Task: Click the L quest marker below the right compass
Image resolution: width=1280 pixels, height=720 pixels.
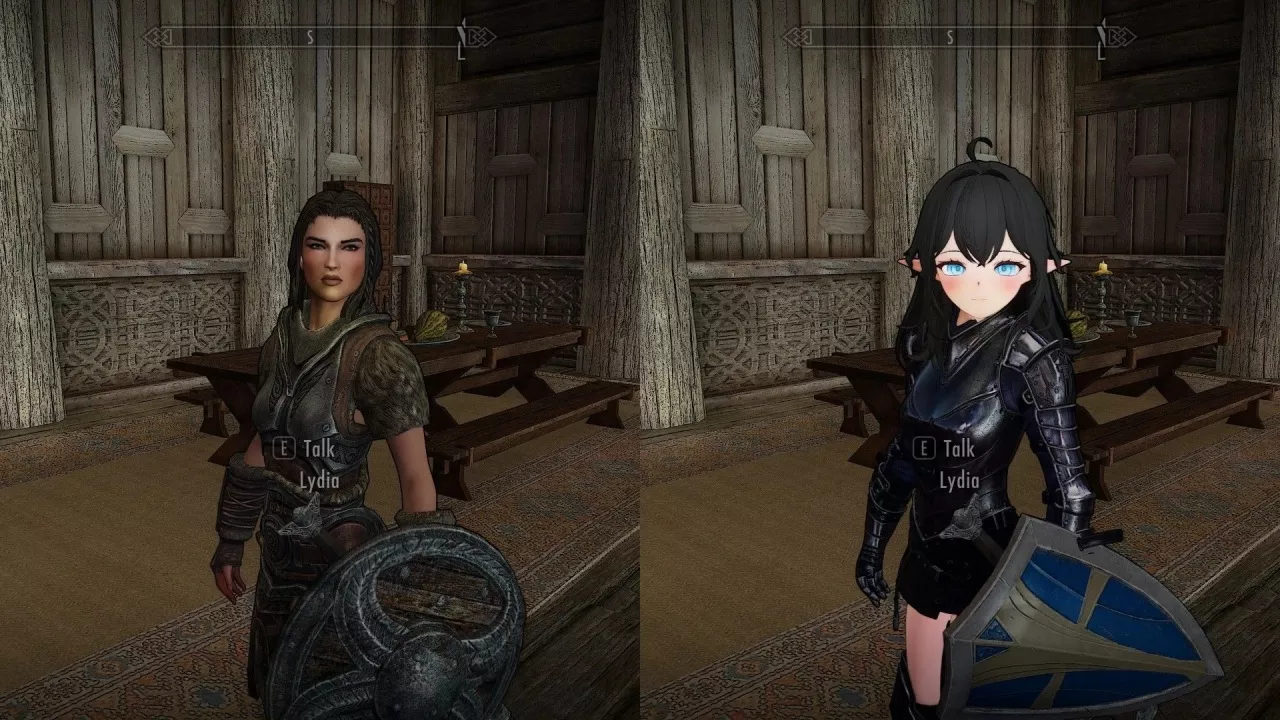Action: (x=1100, y=54)
